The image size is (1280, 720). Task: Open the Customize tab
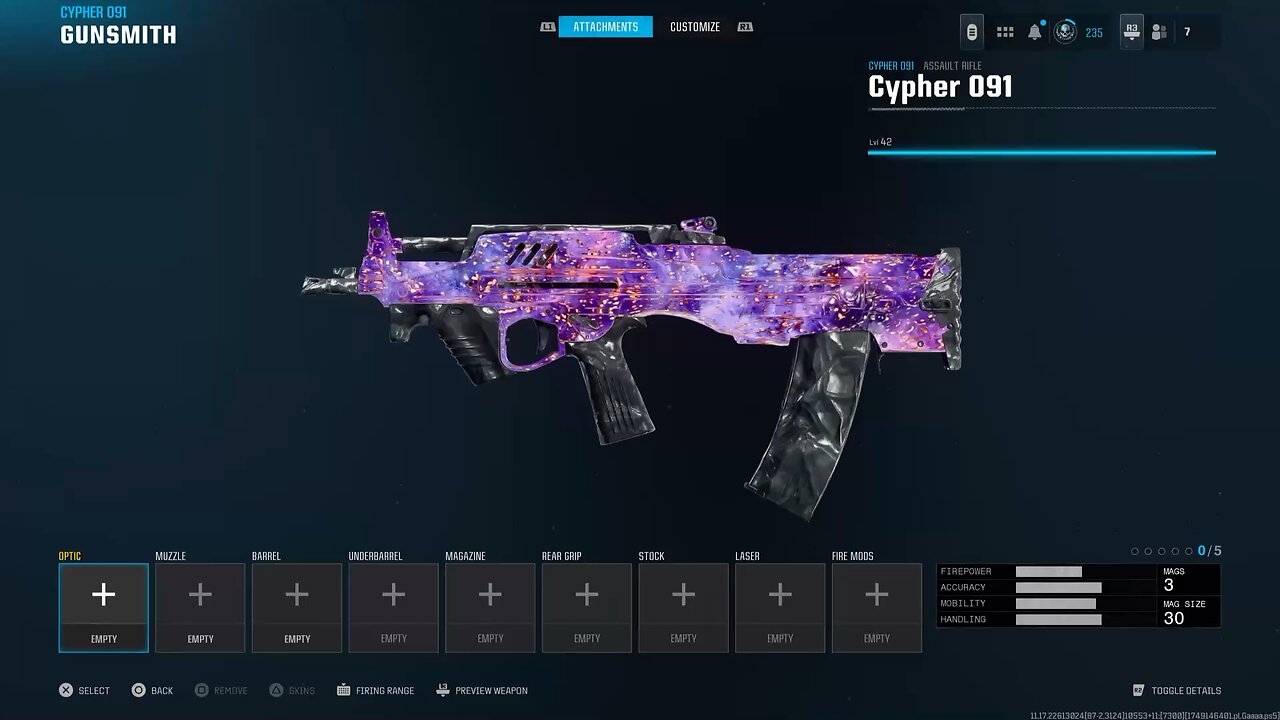(x=695, y=27)
